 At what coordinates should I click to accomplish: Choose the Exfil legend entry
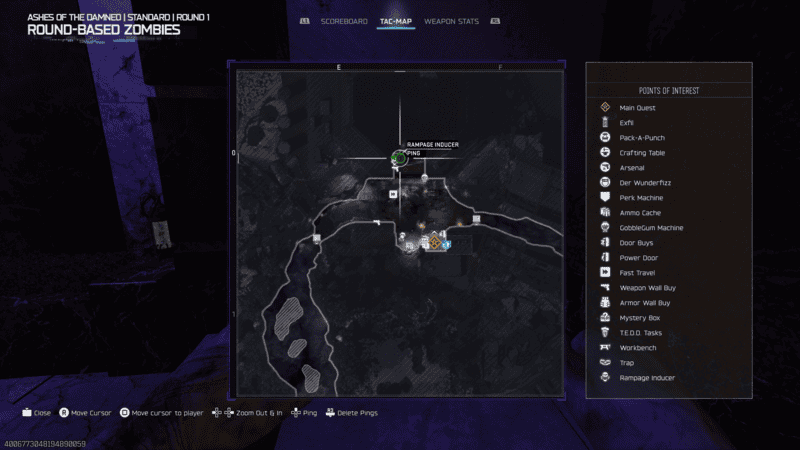(x=627, y=122)
